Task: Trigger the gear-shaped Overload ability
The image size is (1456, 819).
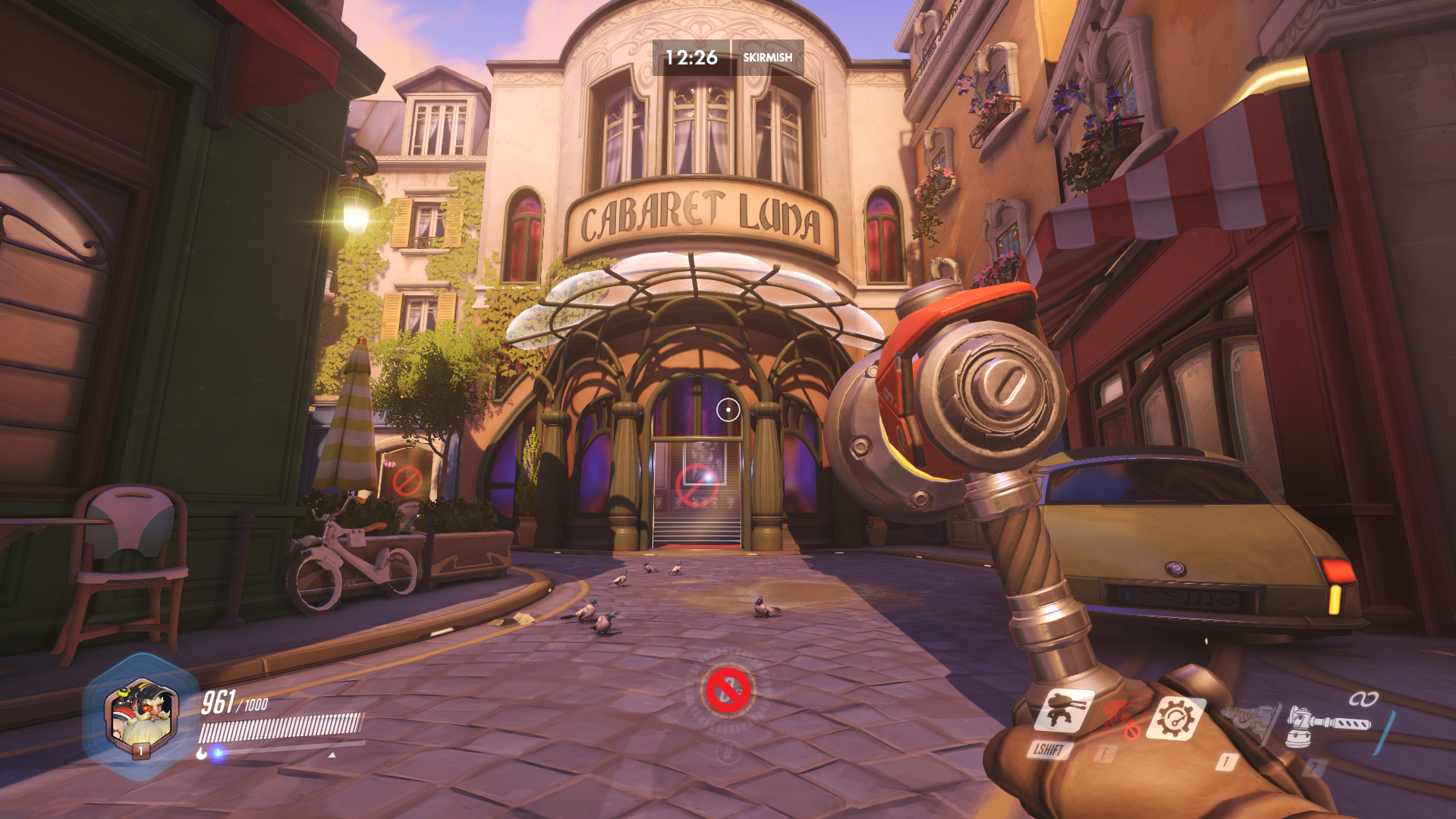Action: tap(1176, 717)
